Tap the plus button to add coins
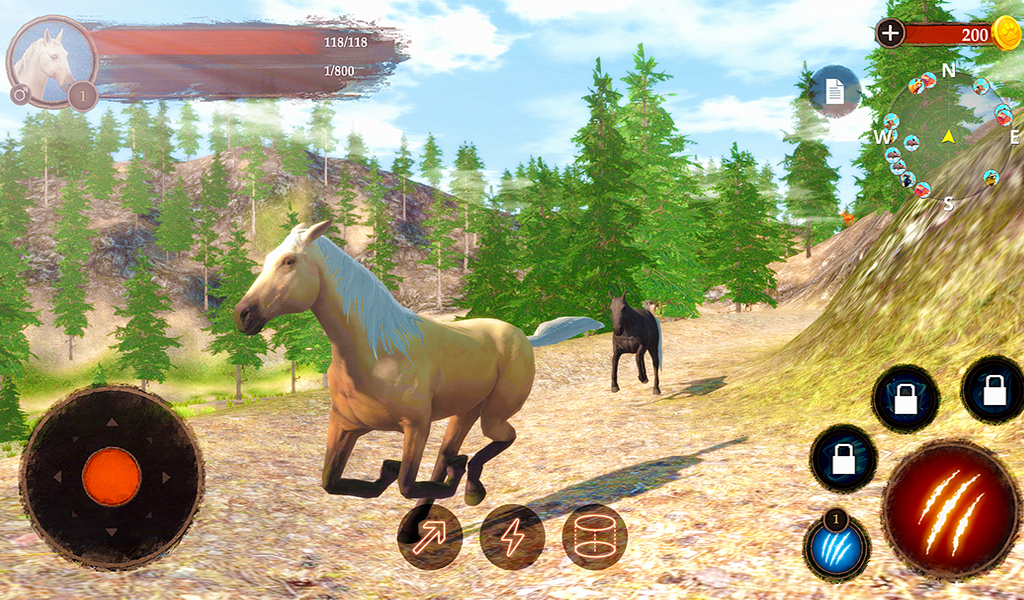1024x600 pixels. pos(890,33)
